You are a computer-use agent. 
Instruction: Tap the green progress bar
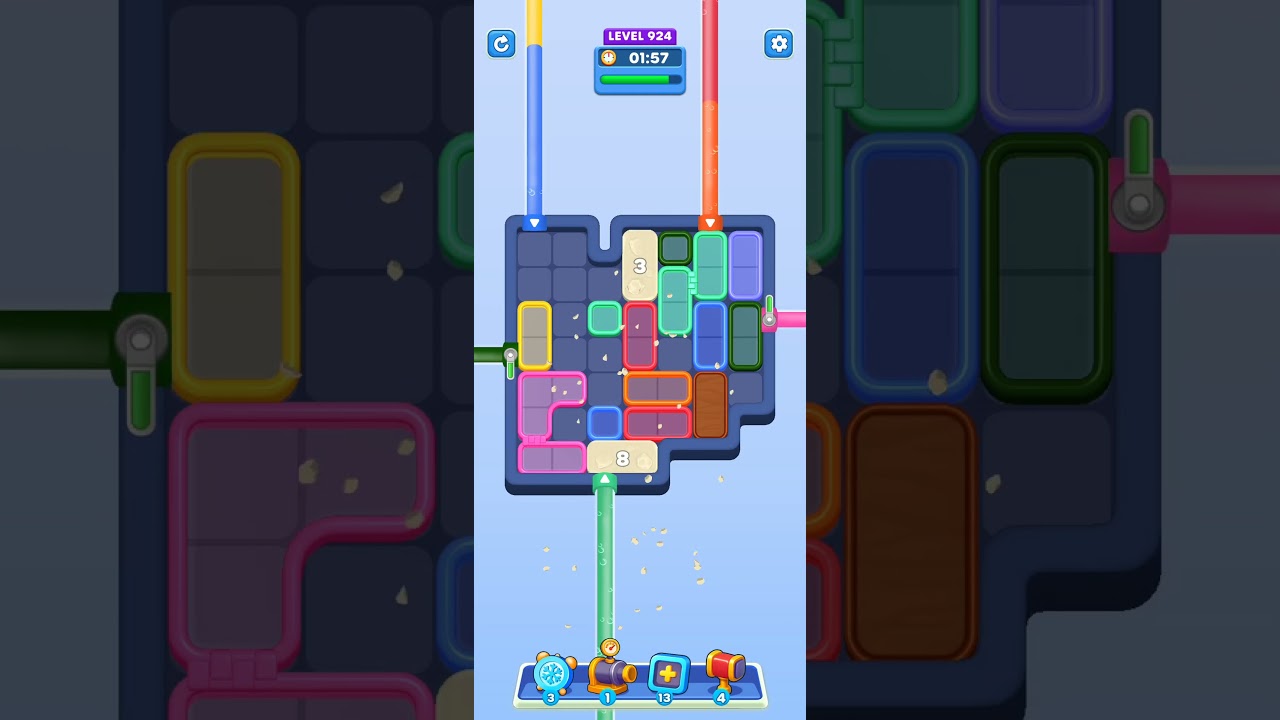[638, 80]
